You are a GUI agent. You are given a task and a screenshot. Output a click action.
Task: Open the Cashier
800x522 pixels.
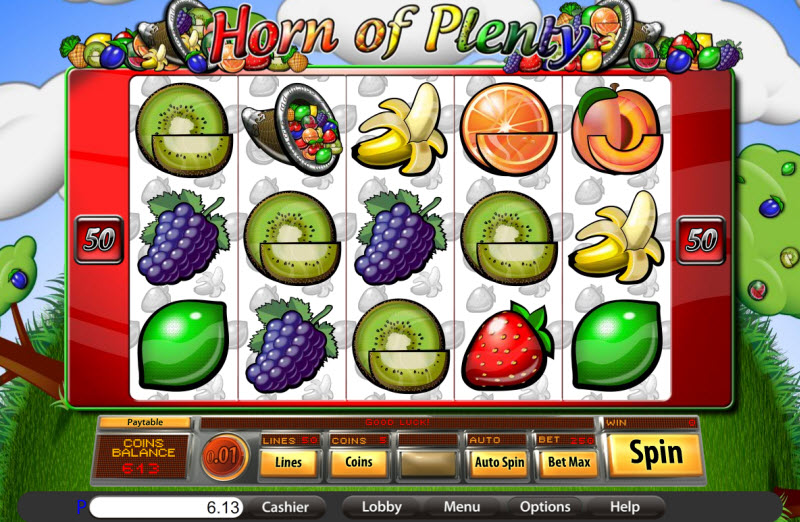[x=285, y=507]
